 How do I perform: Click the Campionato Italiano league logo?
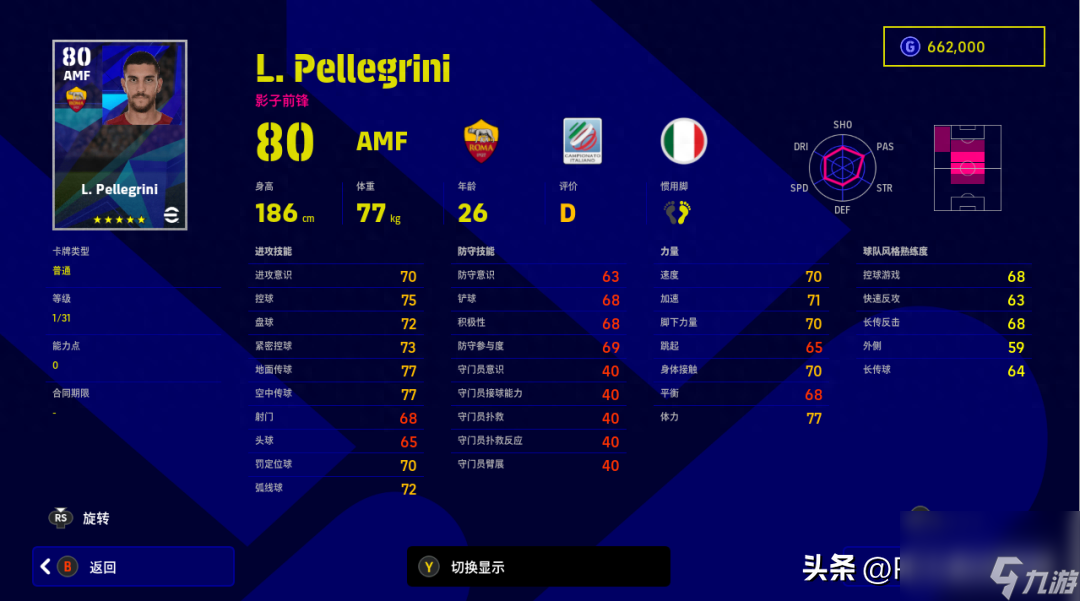tap(582, 142)
